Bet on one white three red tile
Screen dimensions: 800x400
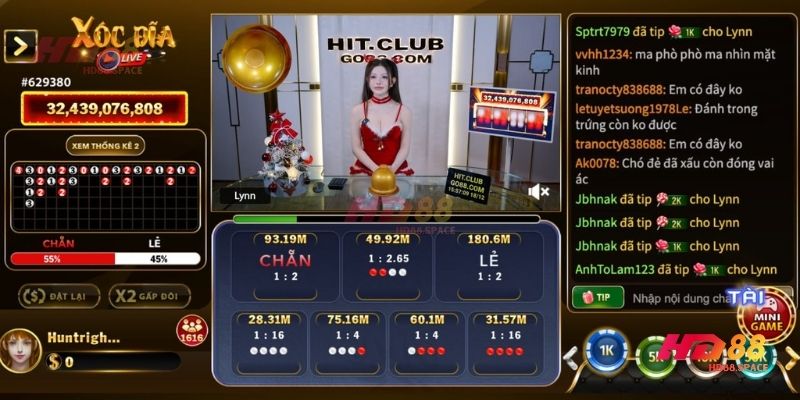click(427, 342)
